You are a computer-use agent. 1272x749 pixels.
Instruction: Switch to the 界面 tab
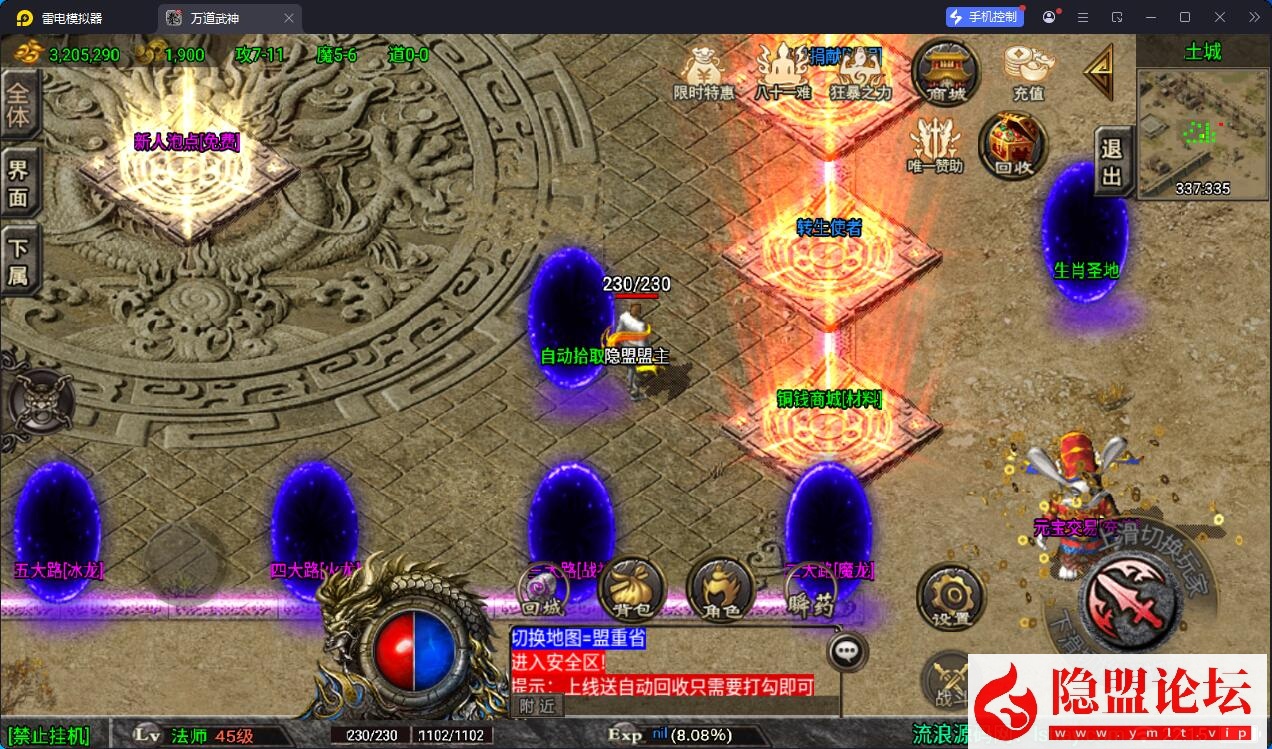(19, 183)
